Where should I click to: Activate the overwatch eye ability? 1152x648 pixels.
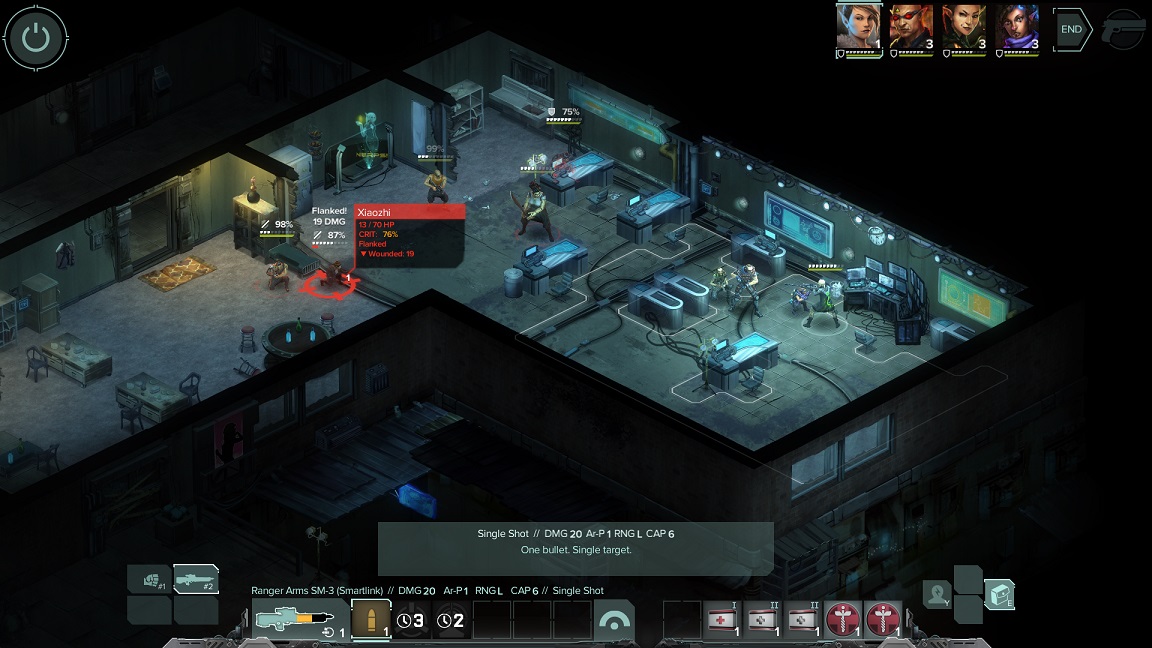(614, 620)
